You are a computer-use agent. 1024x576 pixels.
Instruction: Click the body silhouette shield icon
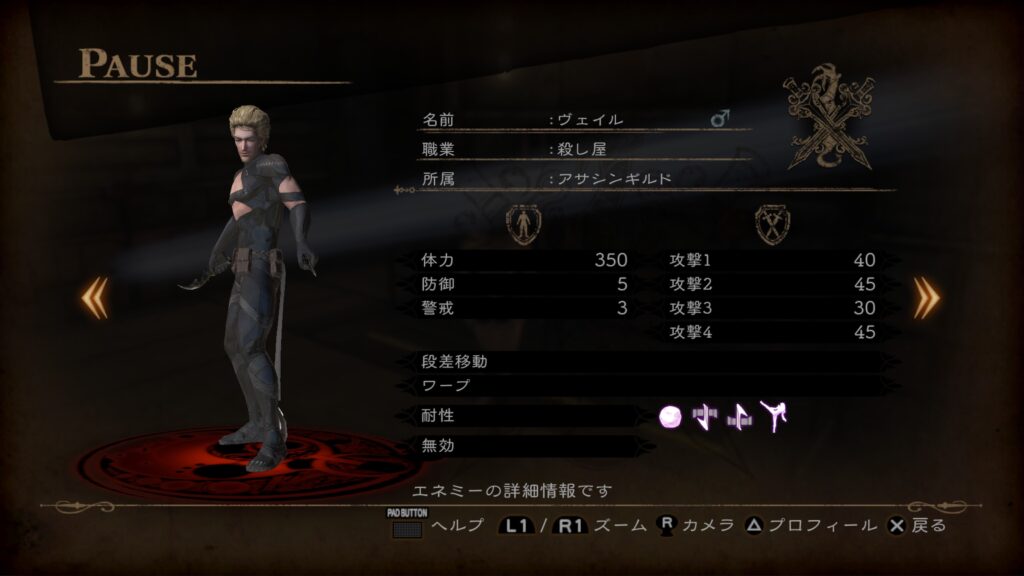pyautogui.click(x=522, y=224)
